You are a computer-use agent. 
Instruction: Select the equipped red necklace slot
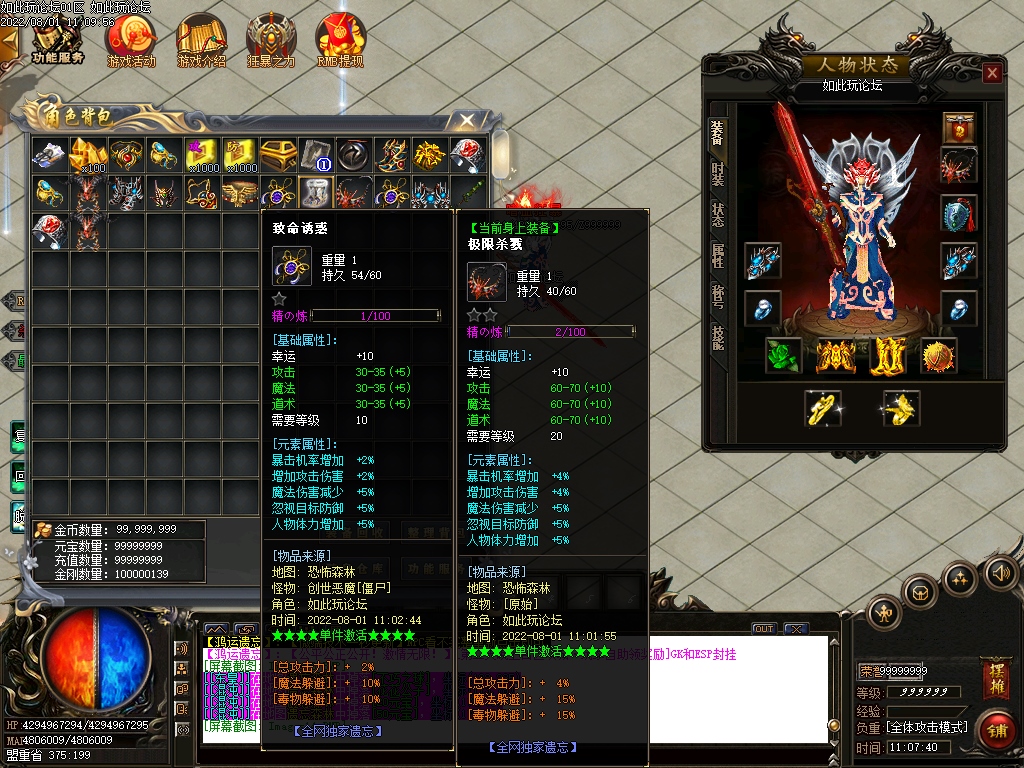(x=959, y=166)
